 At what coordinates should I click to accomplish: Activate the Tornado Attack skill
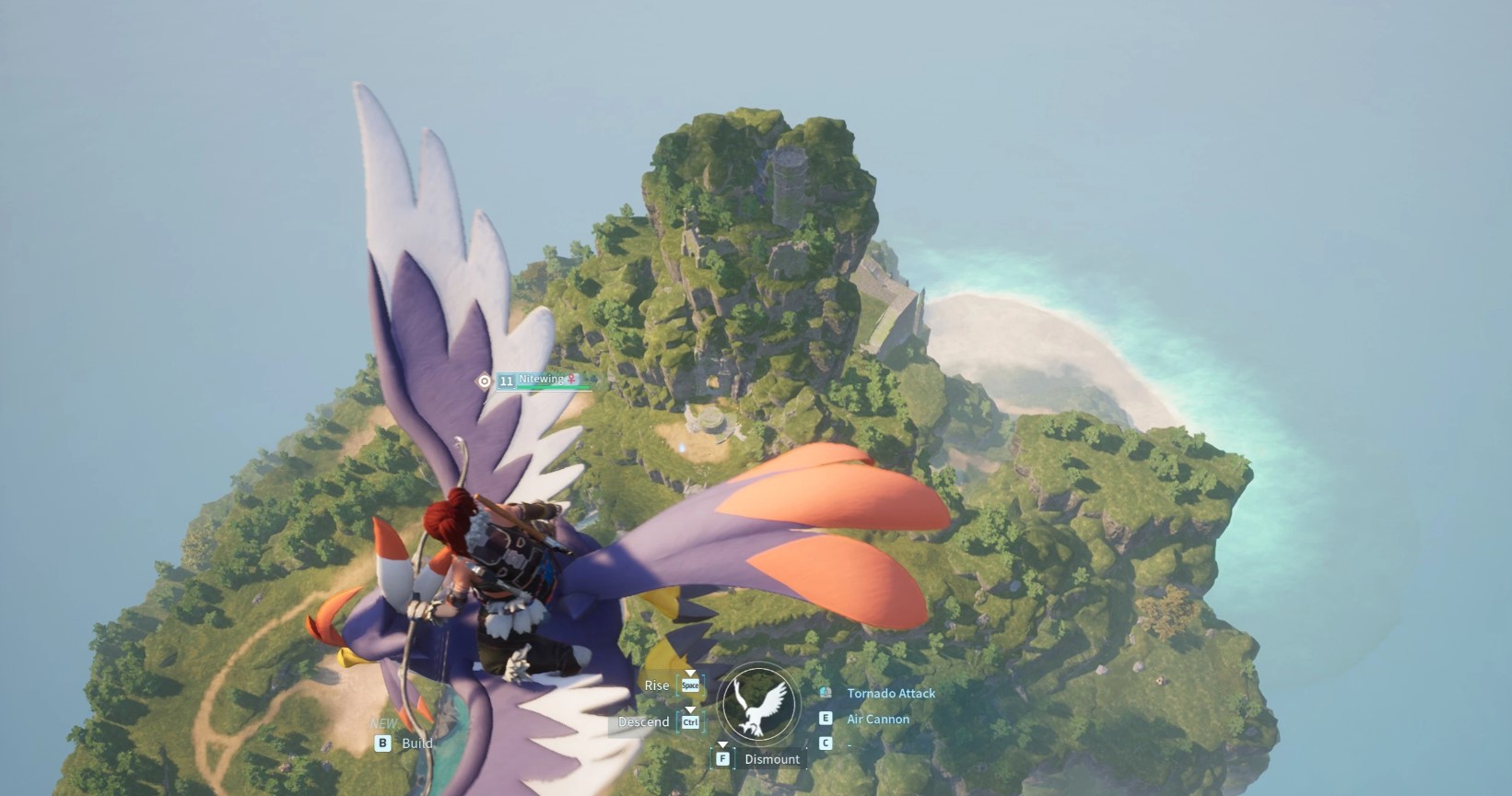coord(890,693)
